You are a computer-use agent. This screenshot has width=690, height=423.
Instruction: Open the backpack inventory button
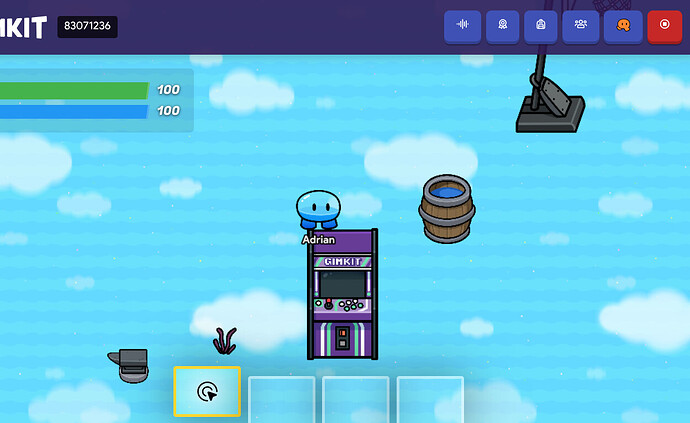pos(541,25)
